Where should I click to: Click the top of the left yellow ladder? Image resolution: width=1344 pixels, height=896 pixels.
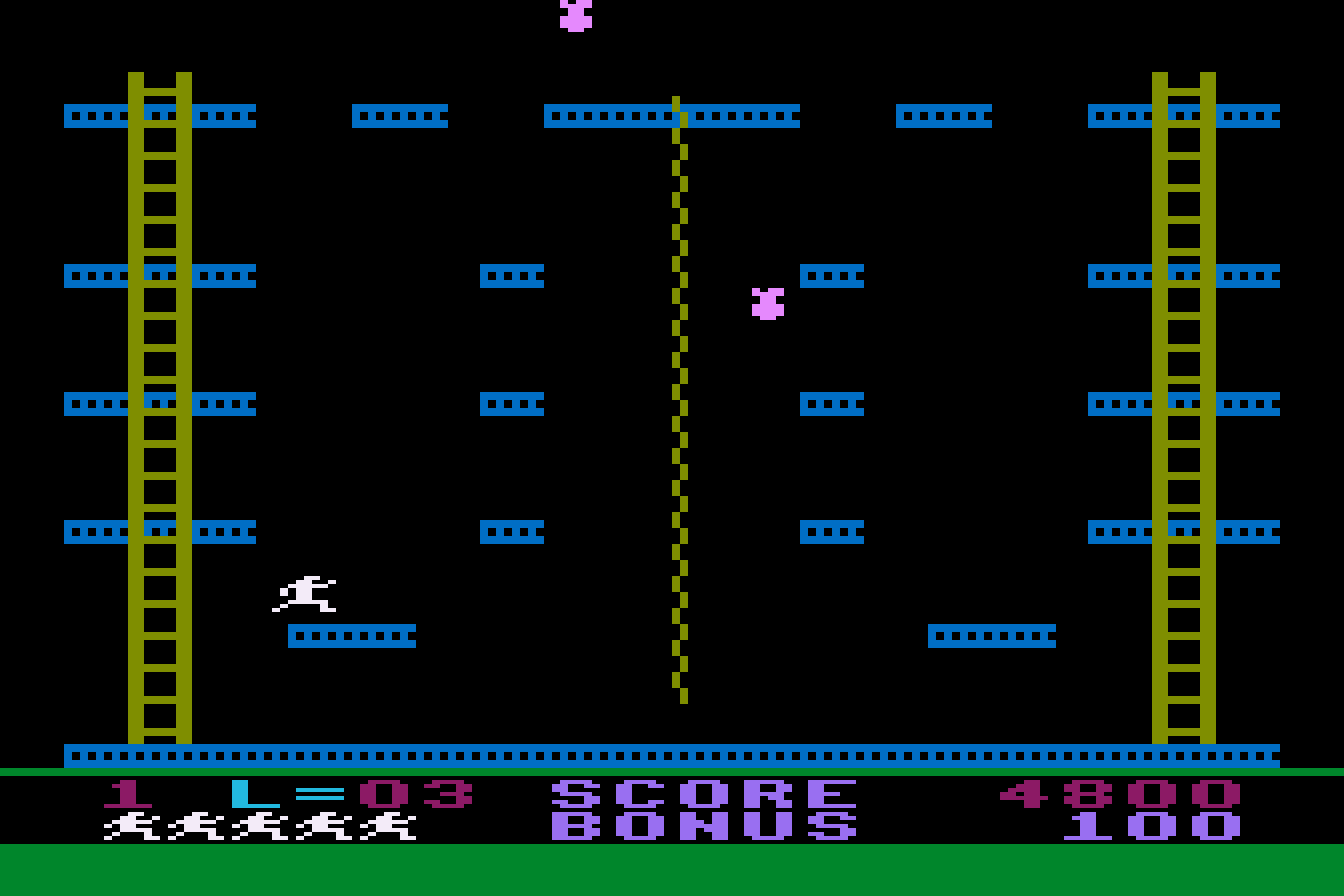pyautogui.click(x=160, y=80)
